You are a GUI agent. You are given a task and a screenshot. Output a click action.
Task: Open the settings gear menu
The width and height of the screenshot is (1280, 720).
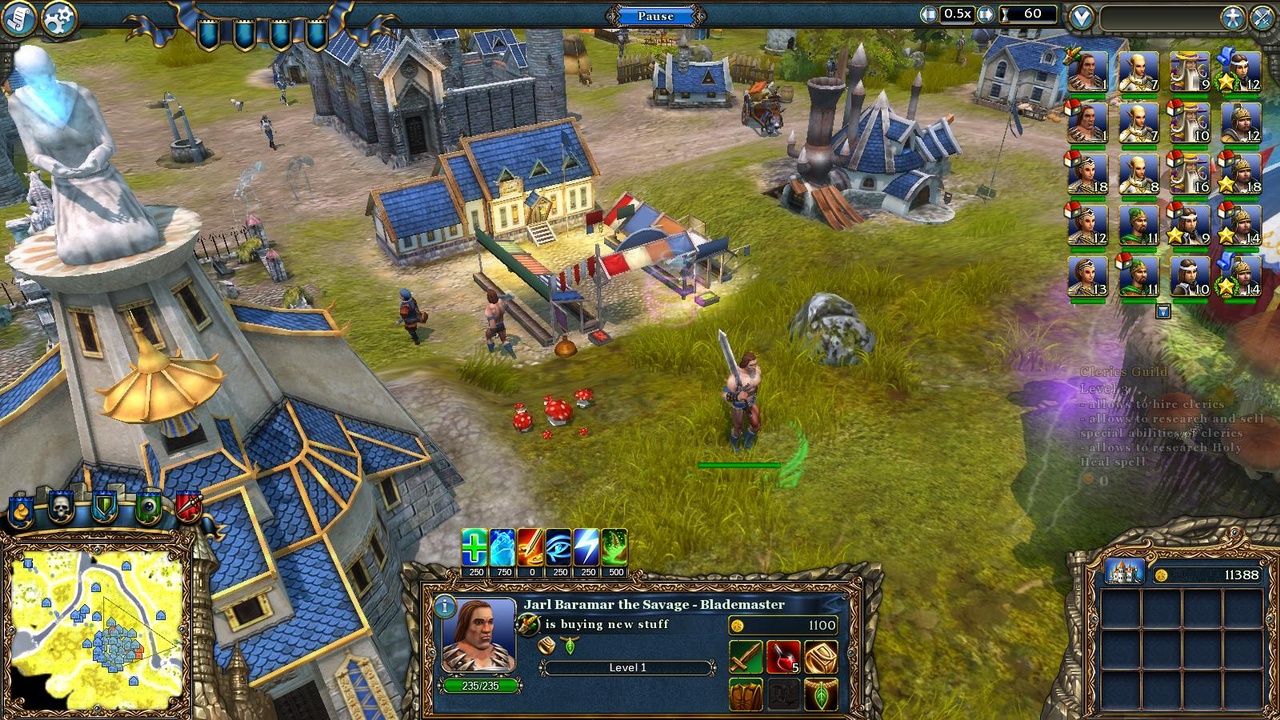click(x=58, y=17)
